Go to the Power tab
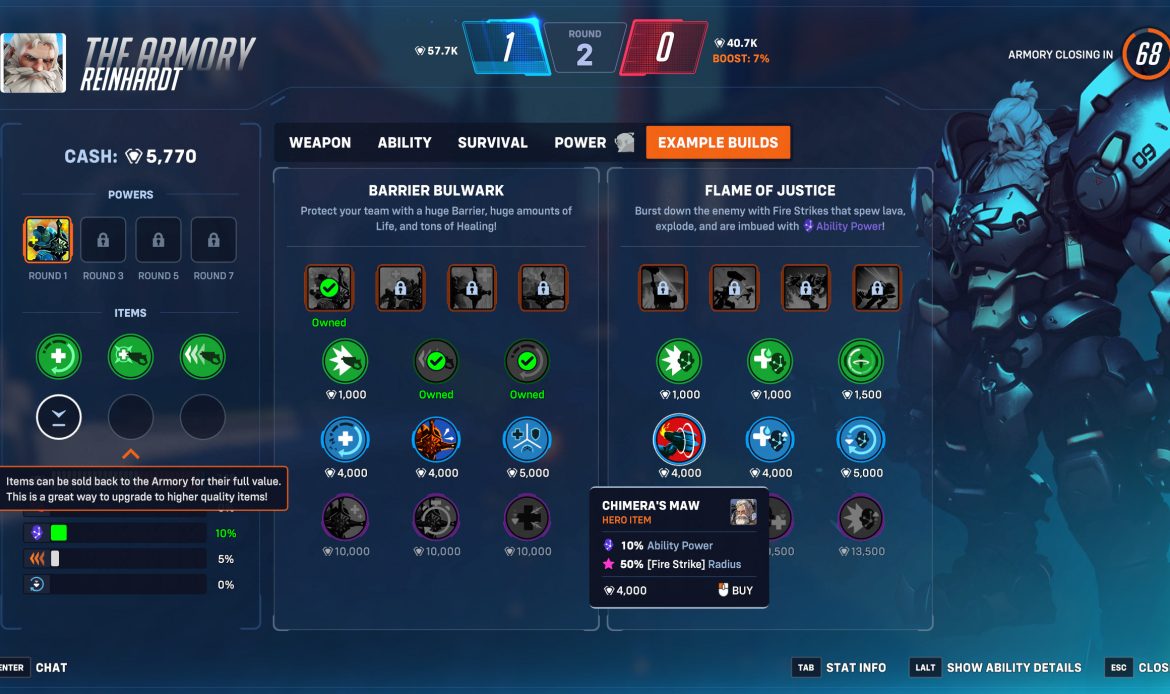The width and height of the screenshot is (1170, 694). pos(581,143)
